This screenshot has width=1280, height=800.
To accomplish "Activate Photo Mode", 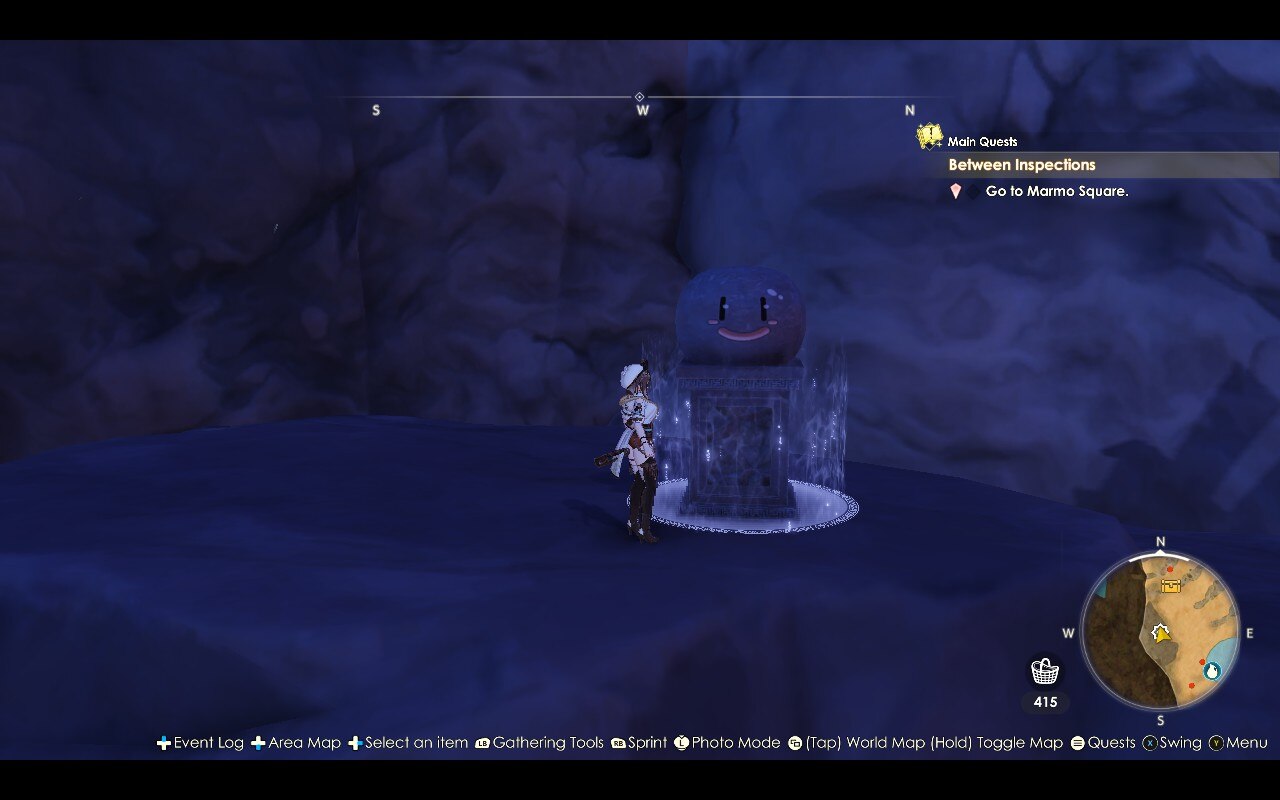I will pos(682,743).
